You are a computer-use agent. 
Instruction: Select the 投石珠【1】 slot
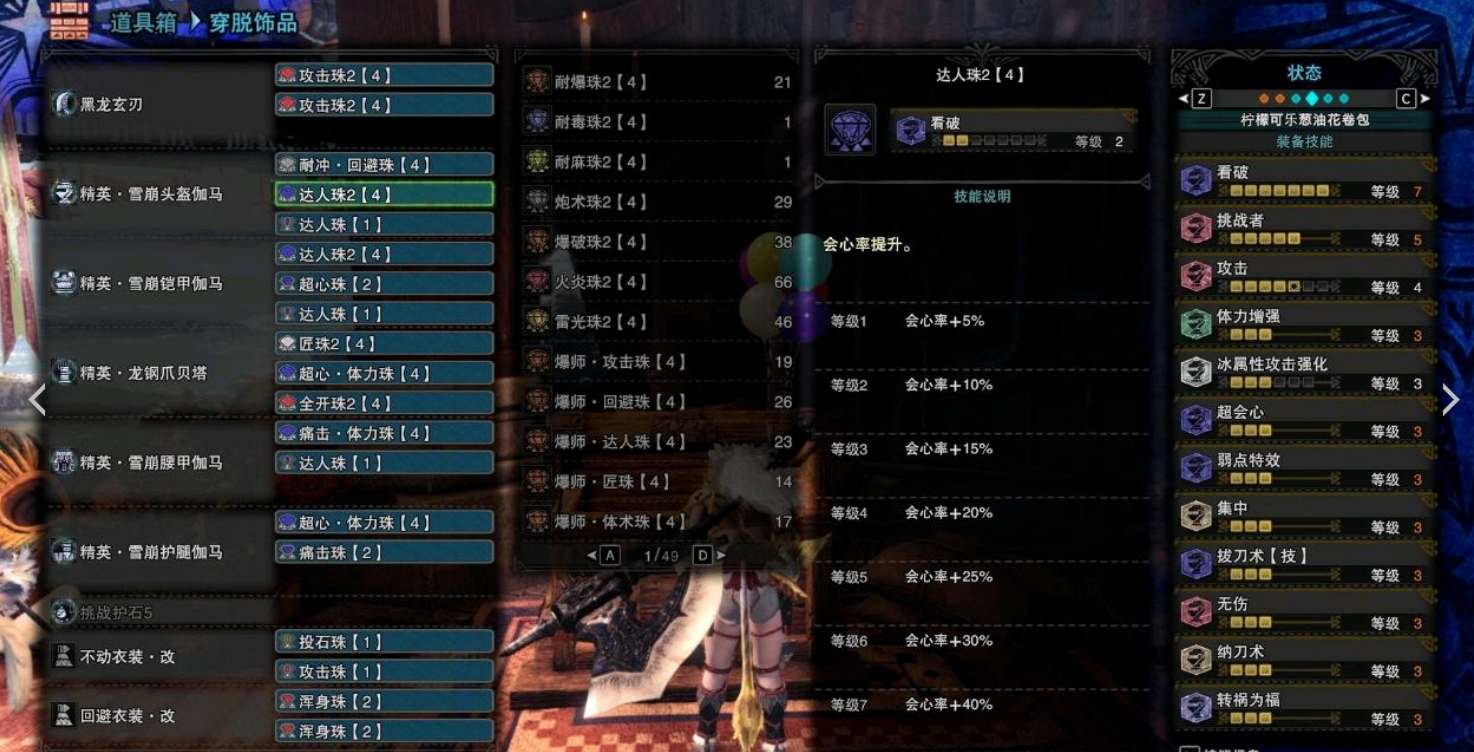coord(384,642)
